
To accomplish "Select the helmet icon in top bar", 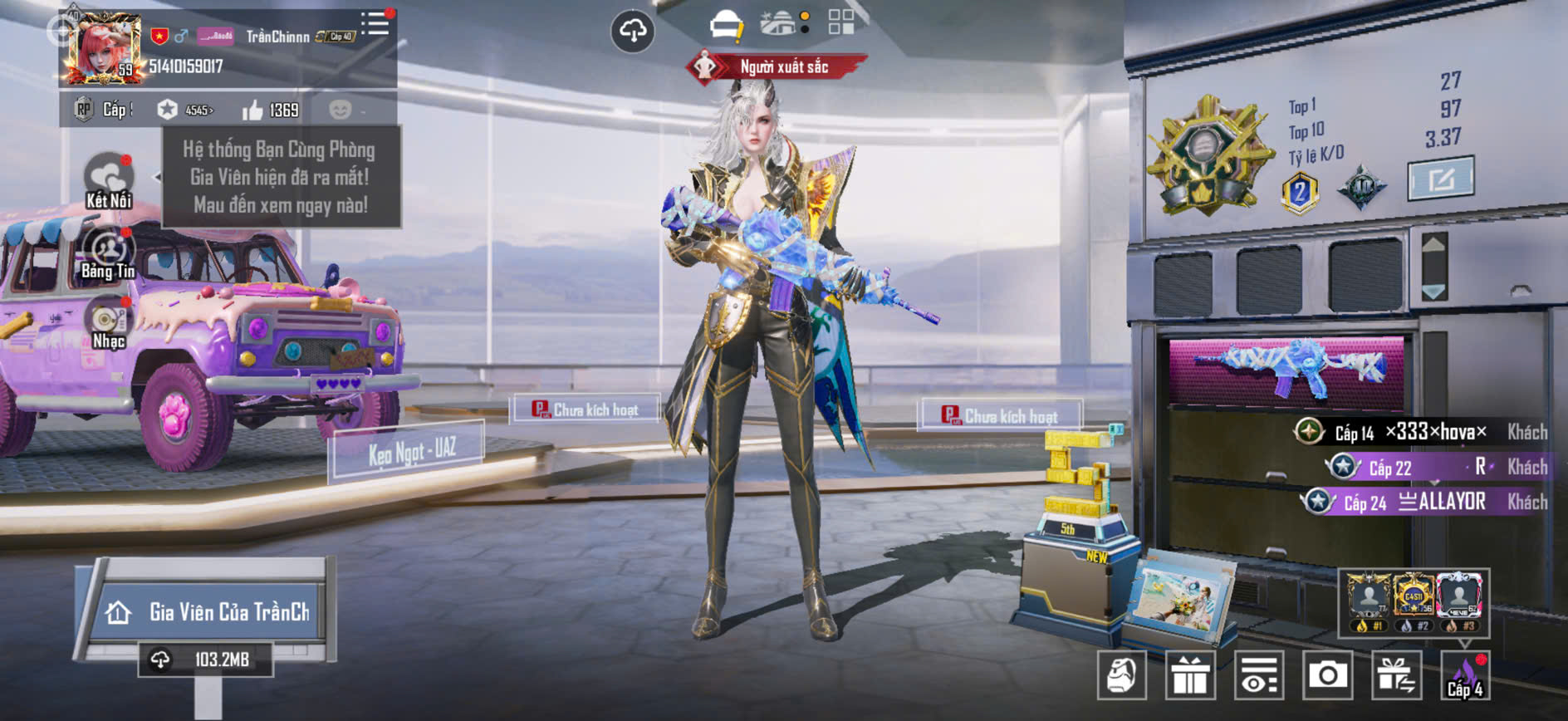I will (727, 25).
